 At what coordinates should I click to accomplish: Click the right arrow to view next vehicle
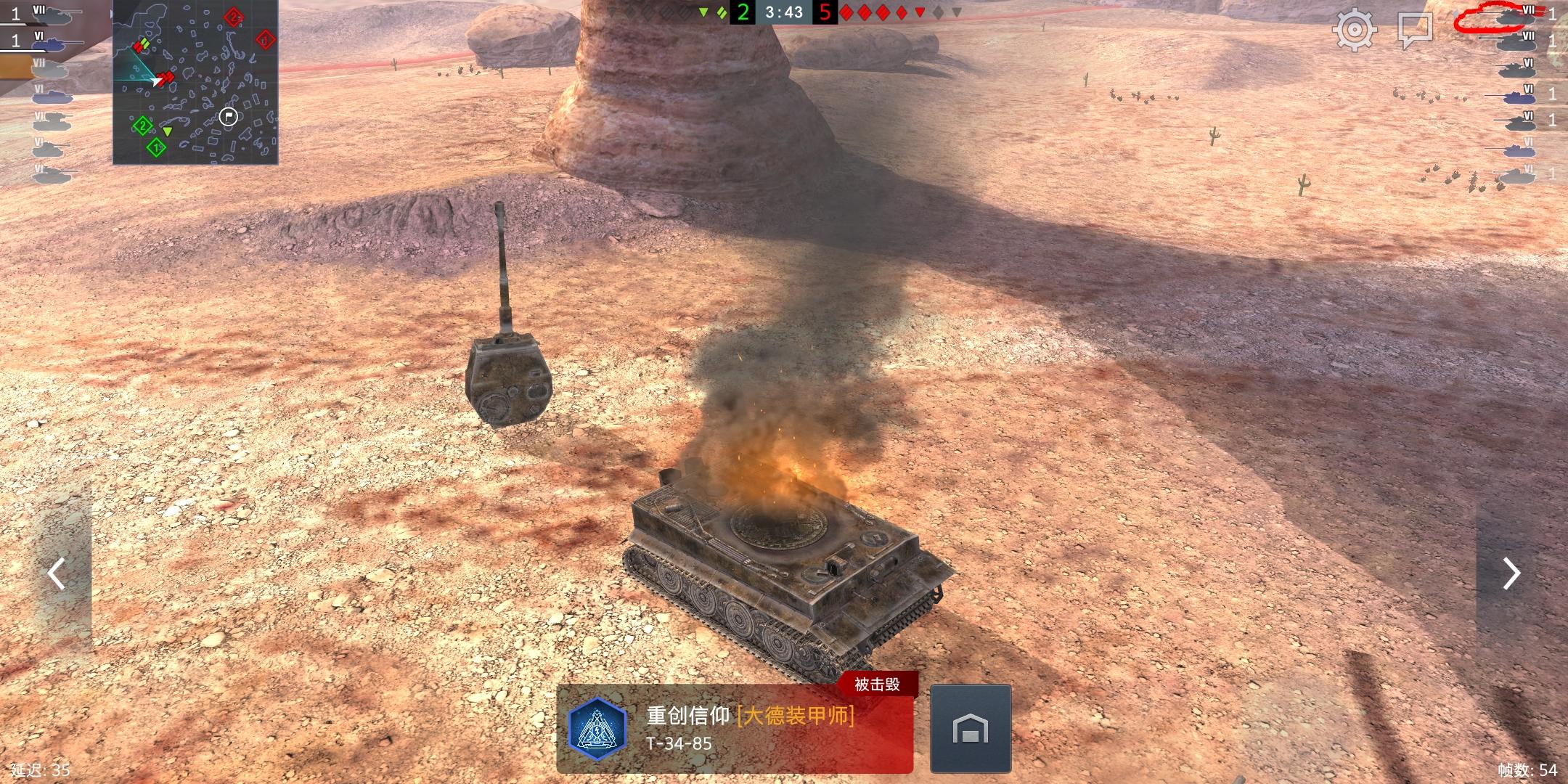(1513, 573)
